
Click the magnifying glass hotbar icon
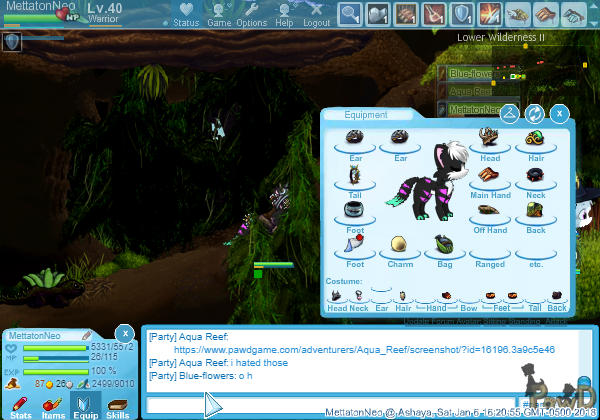(350, 14)
